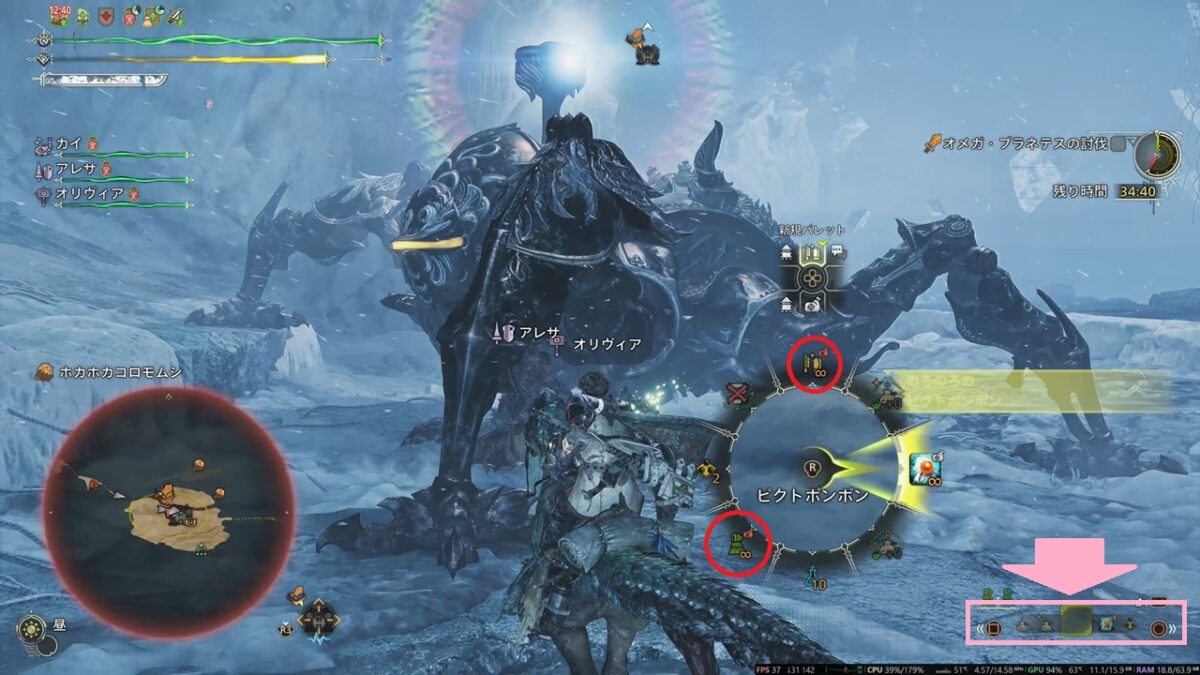Select the green item circled in red

[741, 545]
